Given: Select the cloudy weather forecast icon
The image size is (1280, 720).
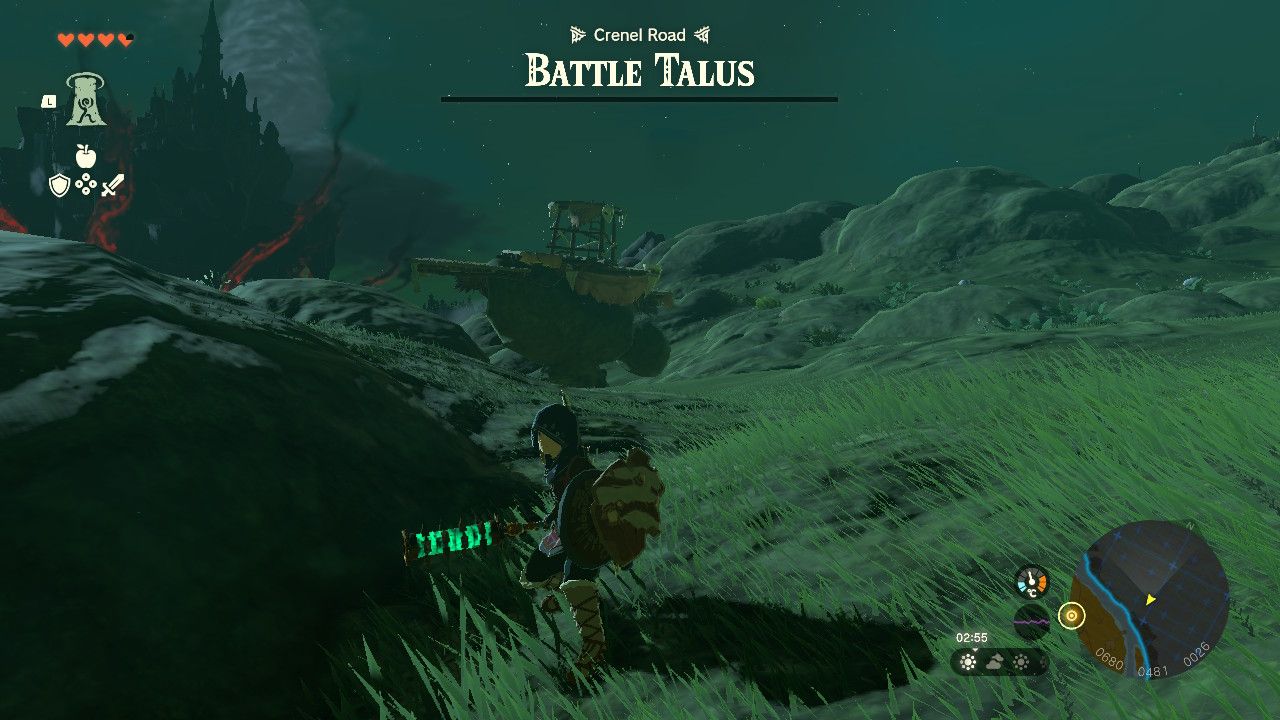Looking at the screenshot, I should click(x=994, y=661).
